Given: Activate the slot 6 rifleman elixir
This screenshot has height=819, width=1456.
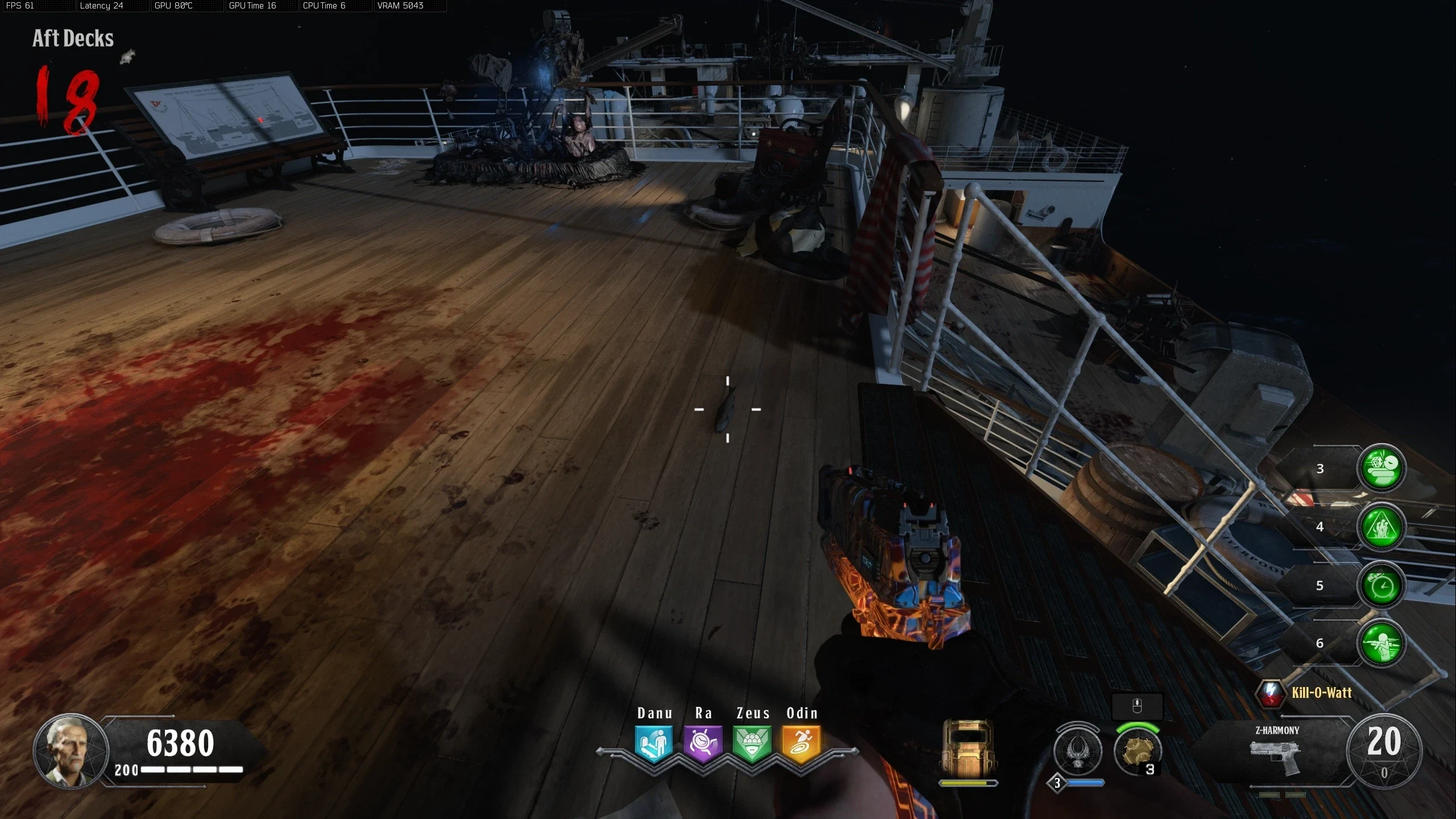Looking at the screenshot, I should pos(1381,643).
